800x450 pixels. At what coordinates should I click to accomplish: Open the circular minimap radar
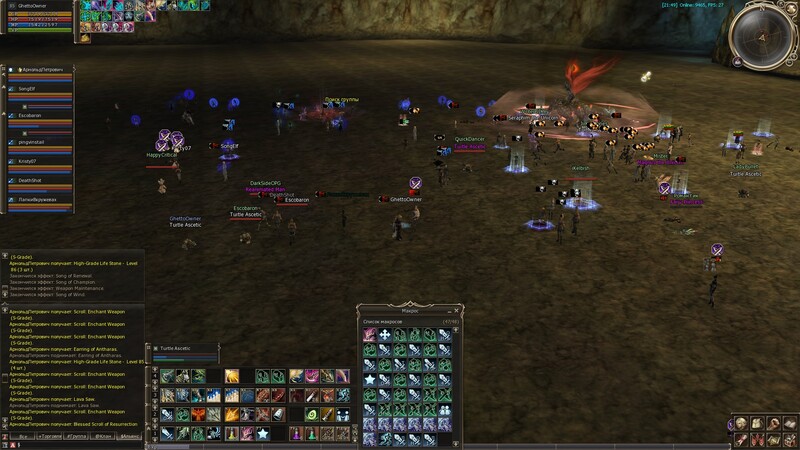(x=763, y=37)
